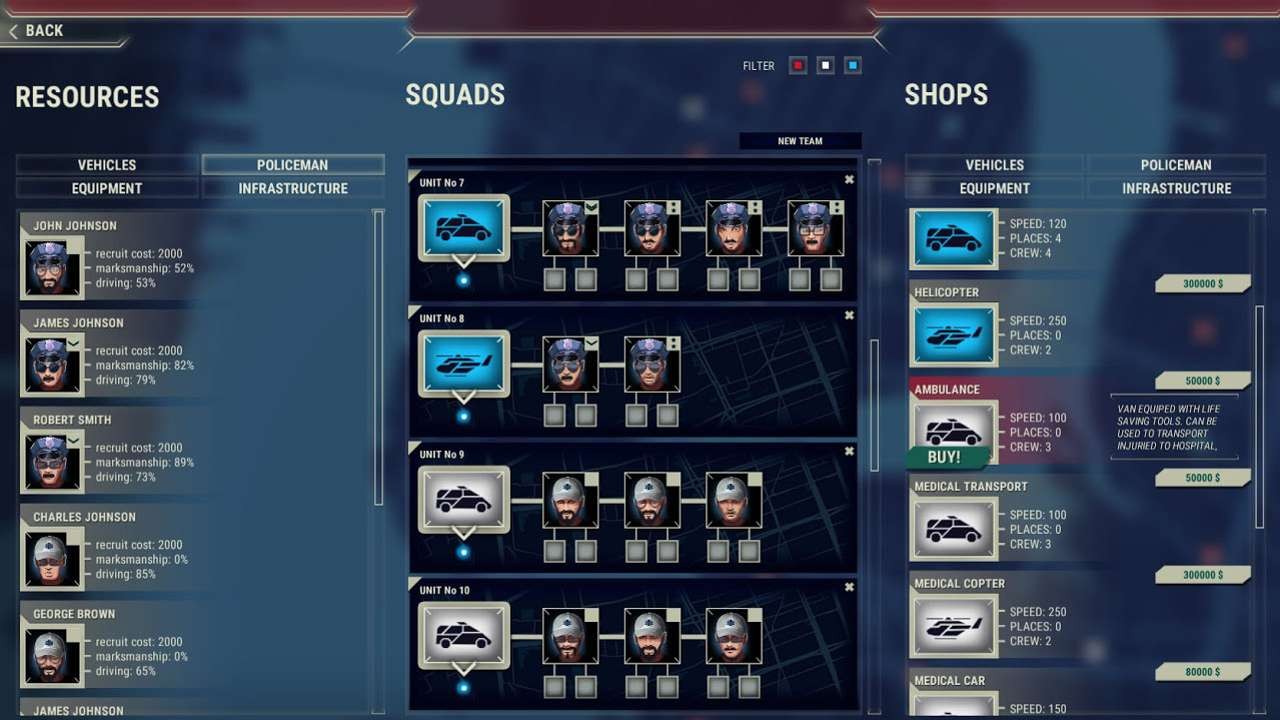Toggle the red filter square

[798, 66]
